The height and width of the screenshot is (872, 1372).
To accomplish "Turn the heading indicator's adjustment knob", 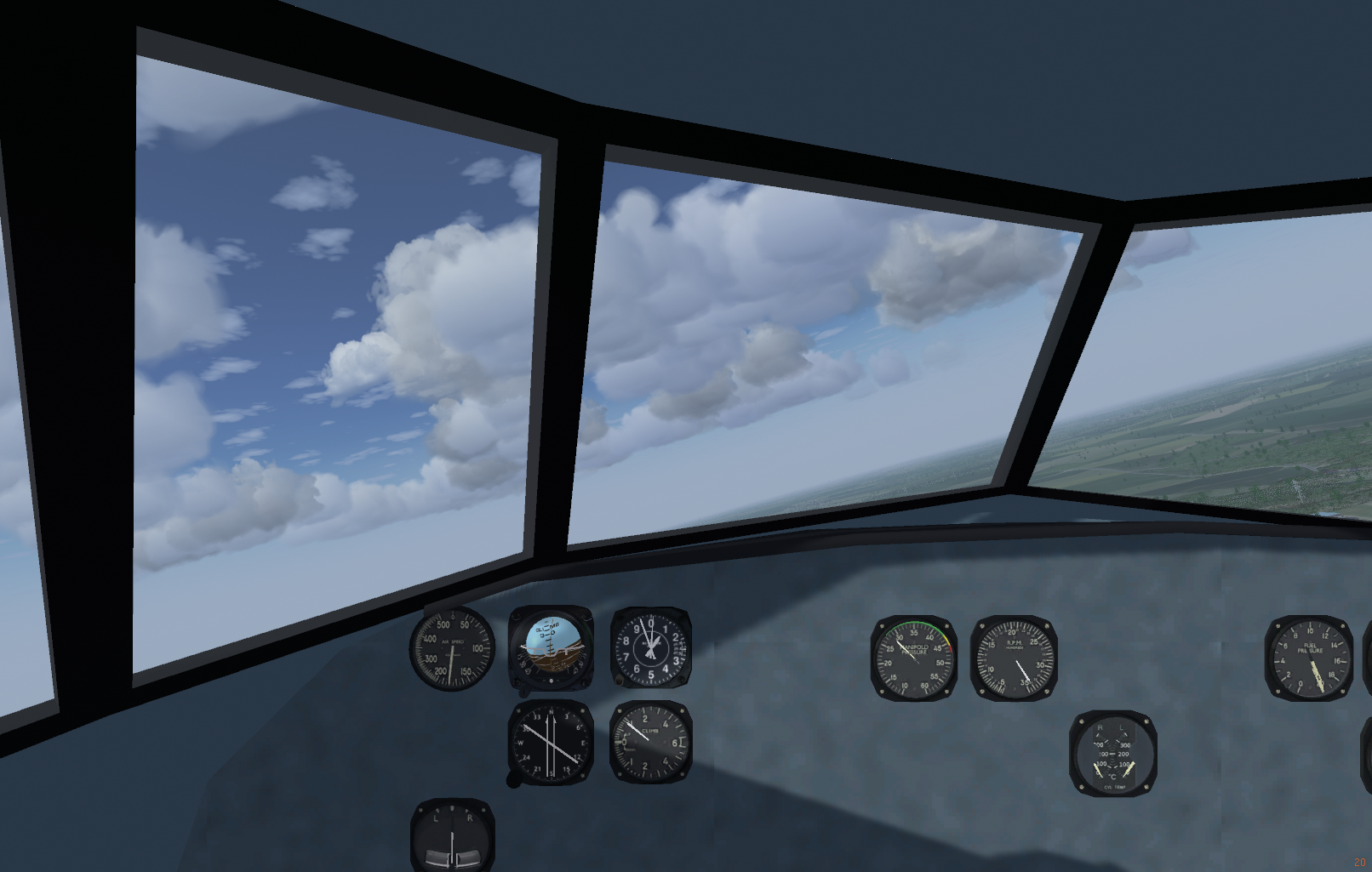I will [x=514, y=778].
